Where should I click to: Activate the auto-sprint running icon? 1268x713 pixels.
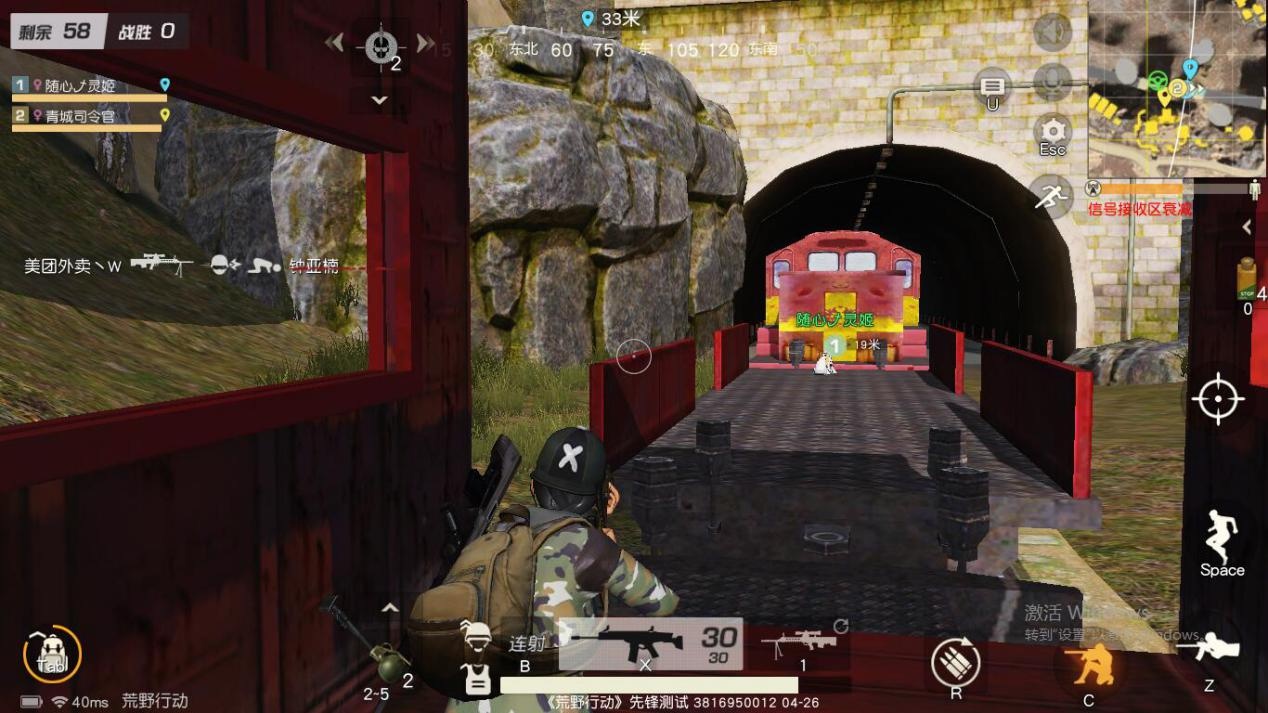tap(1052, 195)
